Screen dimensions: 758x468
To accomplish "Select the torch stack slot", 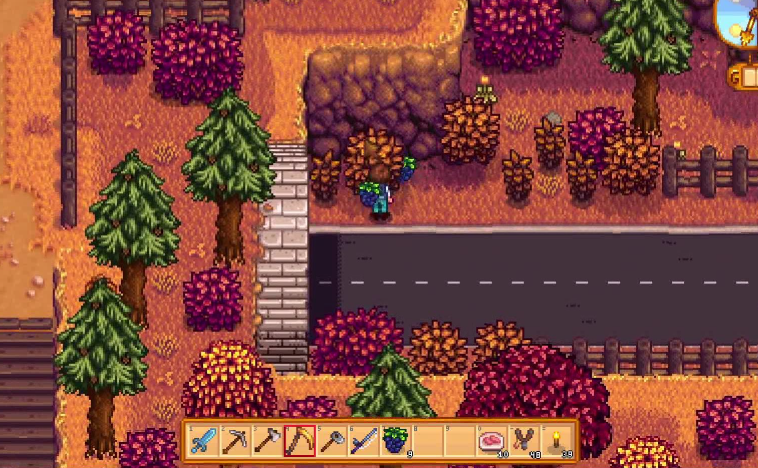I will 555,440.
